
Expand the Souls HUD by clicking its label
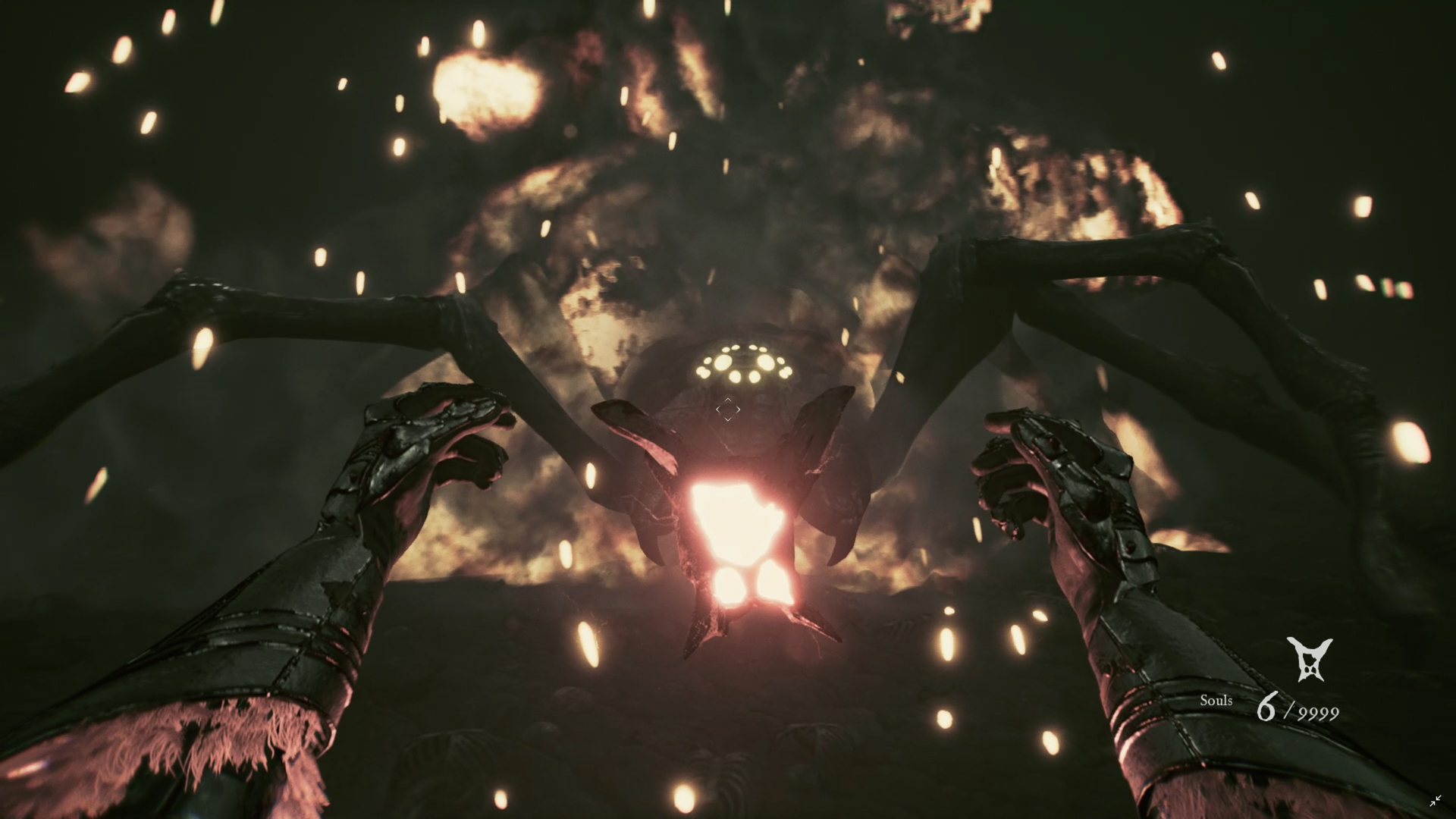(1216, 701)
